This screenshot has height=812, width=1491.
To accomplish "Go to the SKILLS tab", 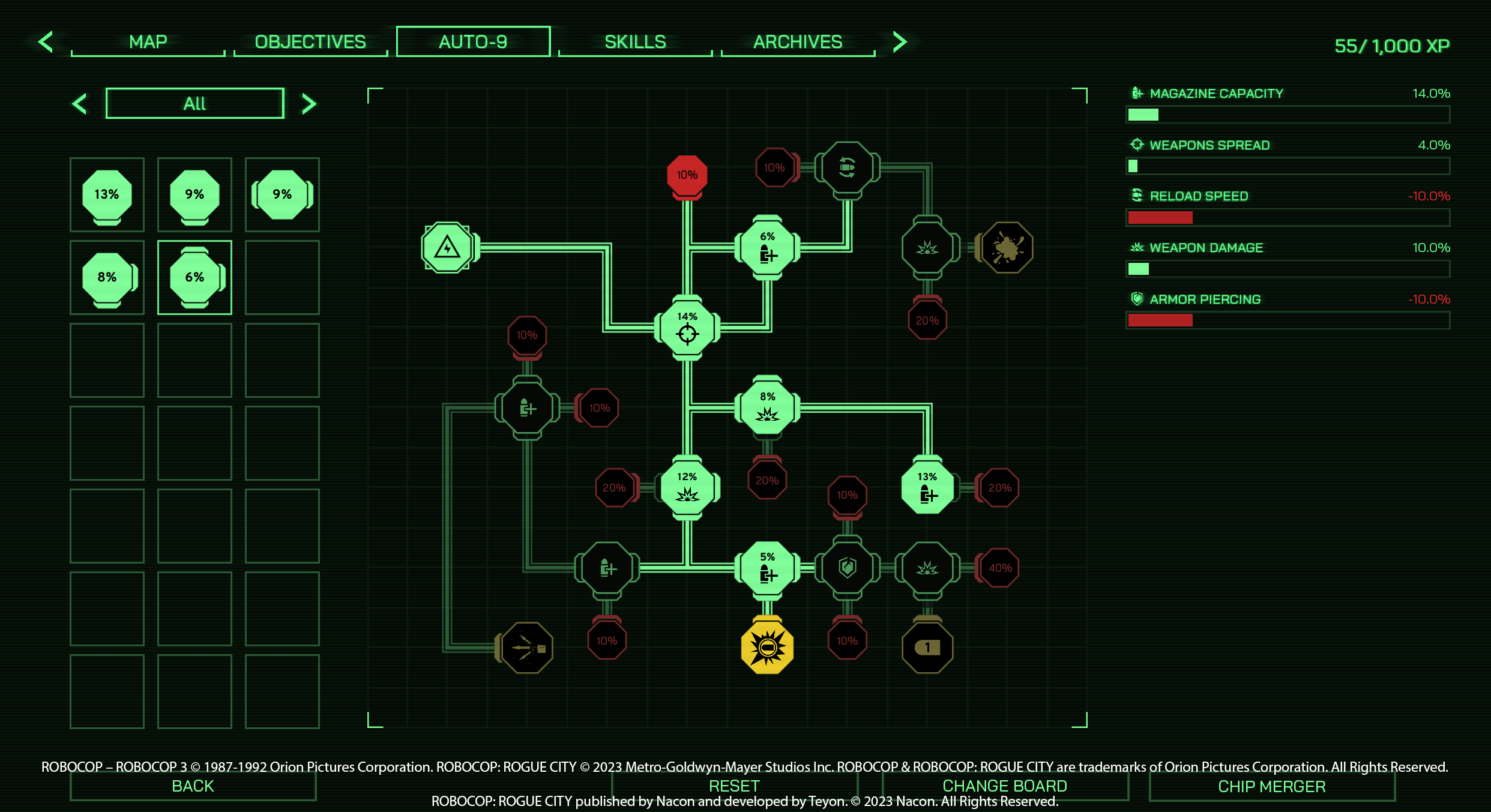I will click(635, 42).
